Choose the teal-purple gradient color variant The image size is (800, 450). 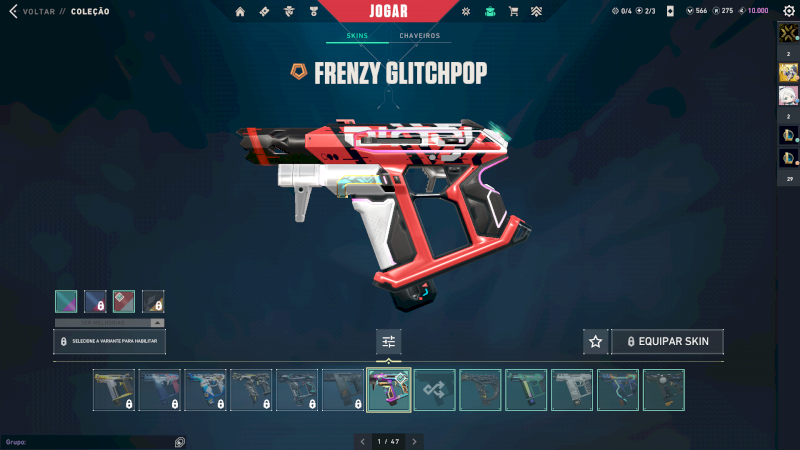[66, 301]
